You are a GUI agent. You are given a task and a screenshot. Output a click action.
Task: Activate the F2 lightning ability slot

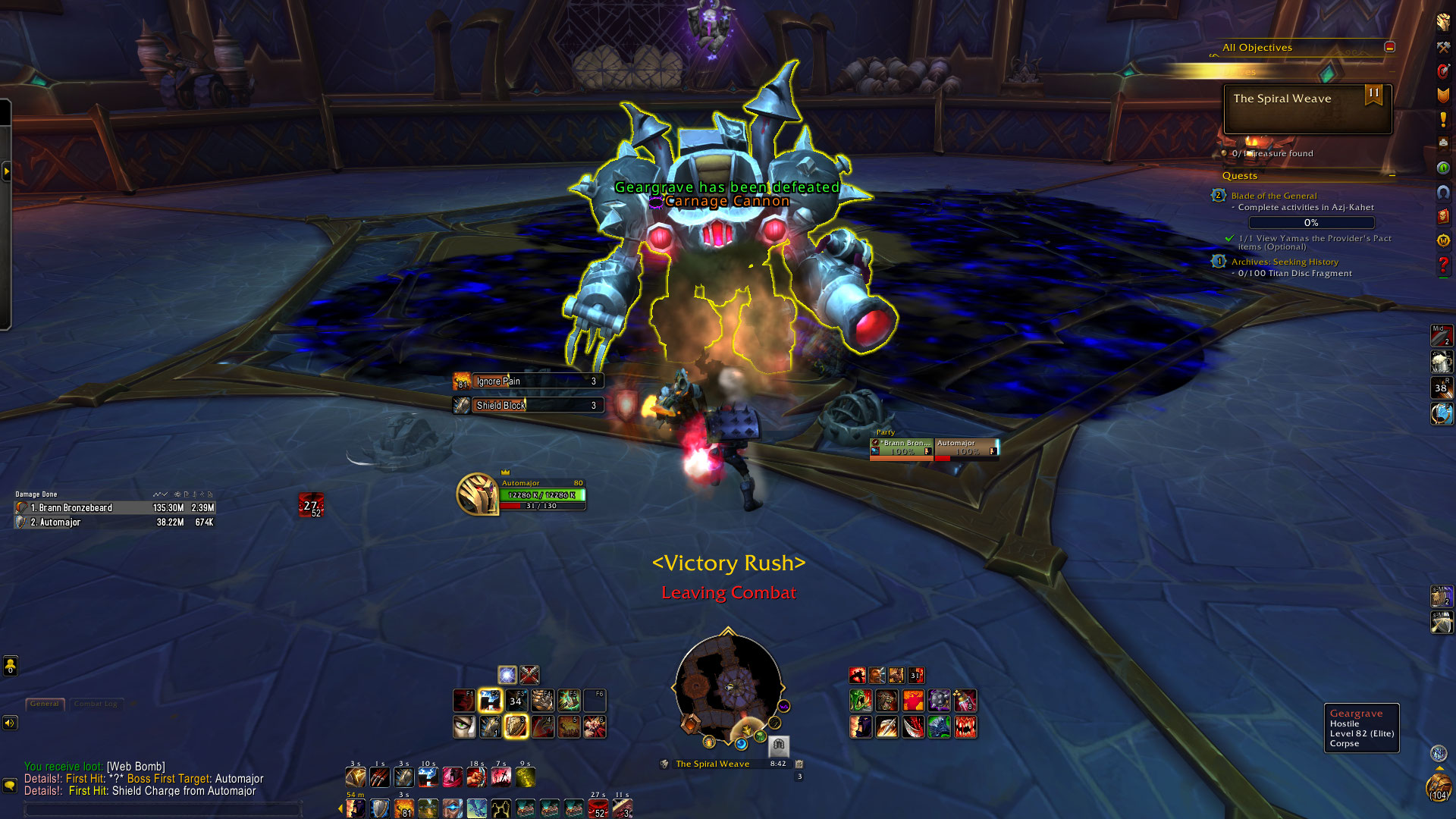[x=490, y=701]
